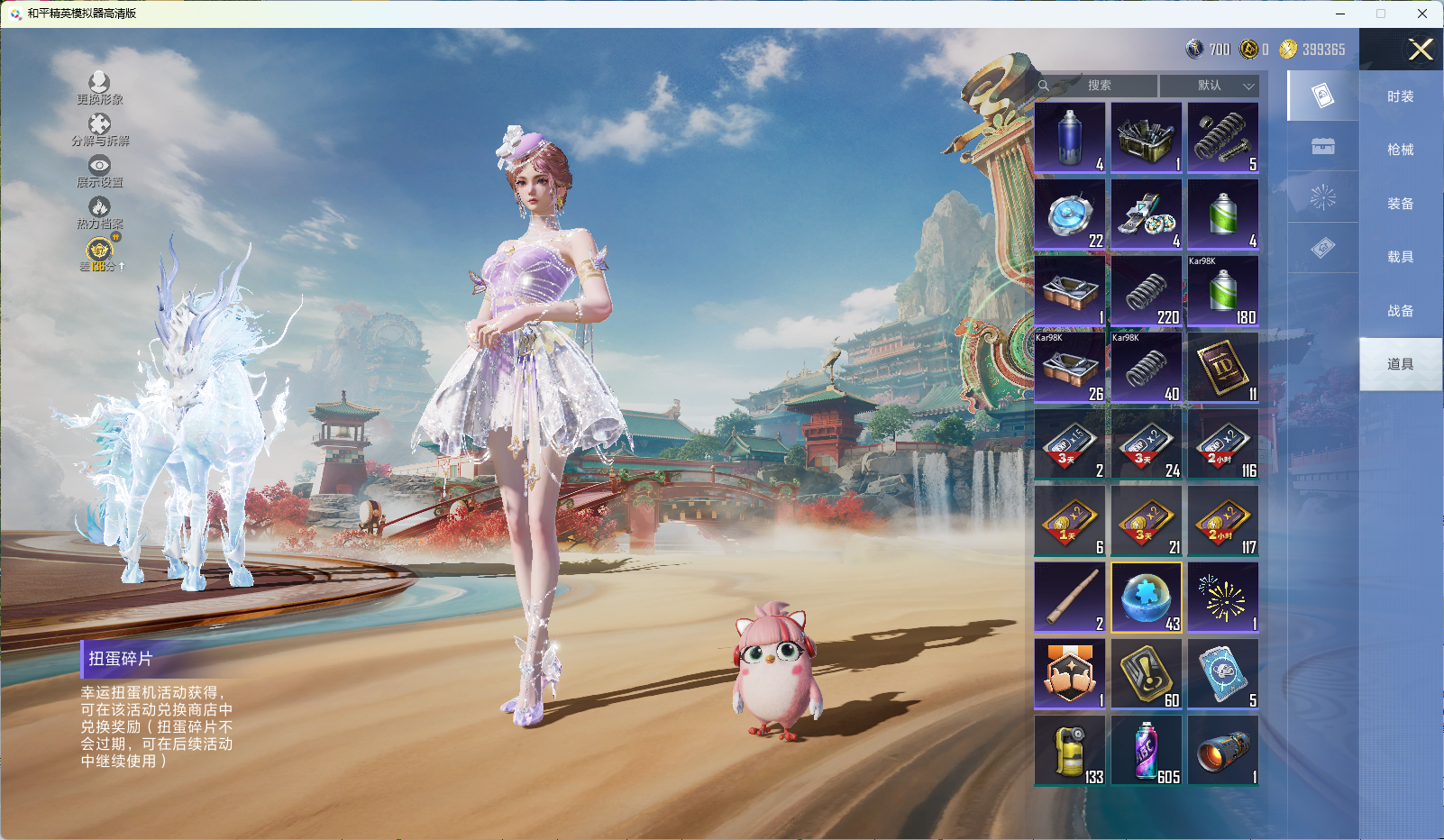Choose the blue spray can item
1444x840 pixels.
click(x=1070, y=137)
